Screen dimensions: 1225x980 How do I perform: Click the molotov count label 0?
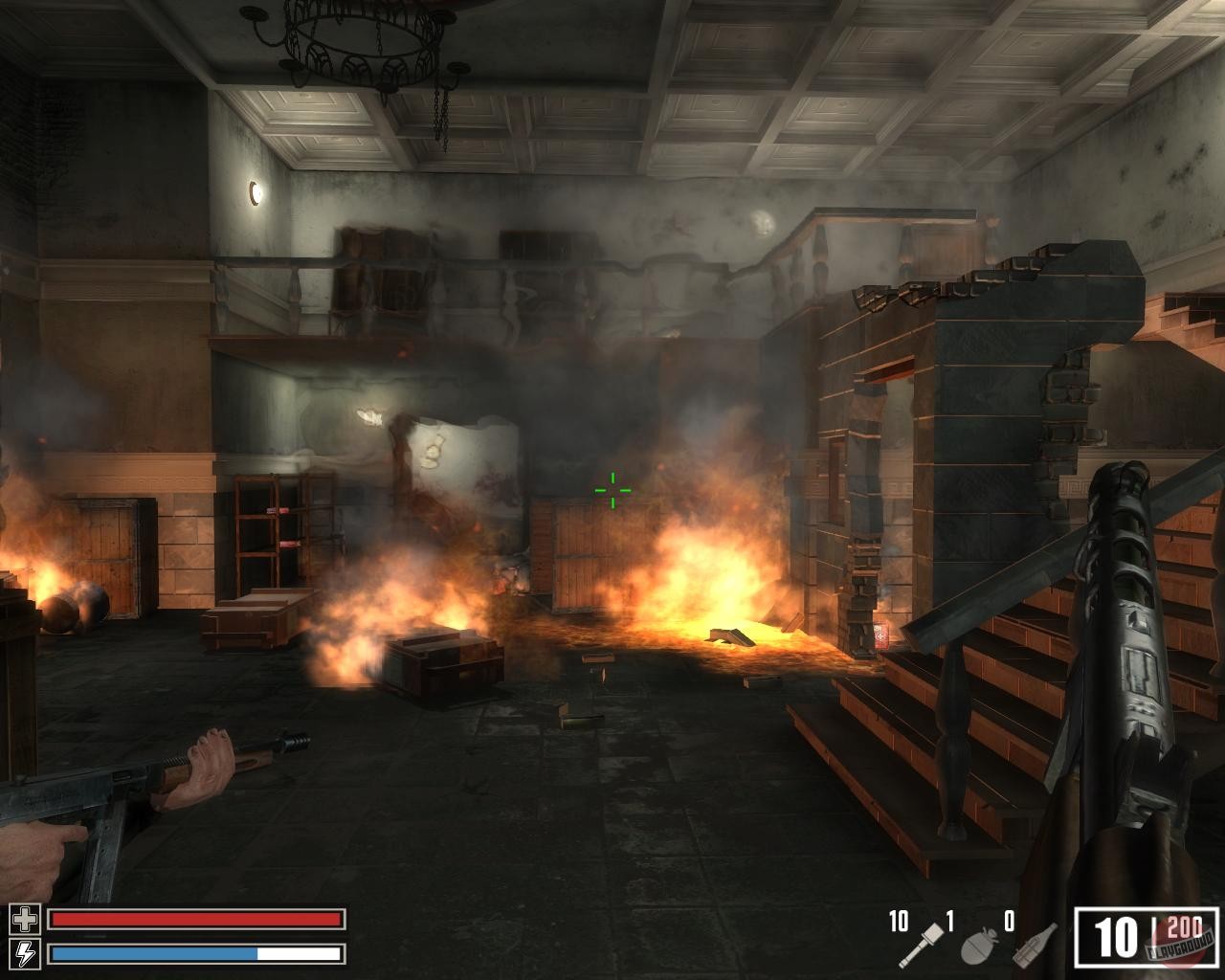tap(1008, 919)
